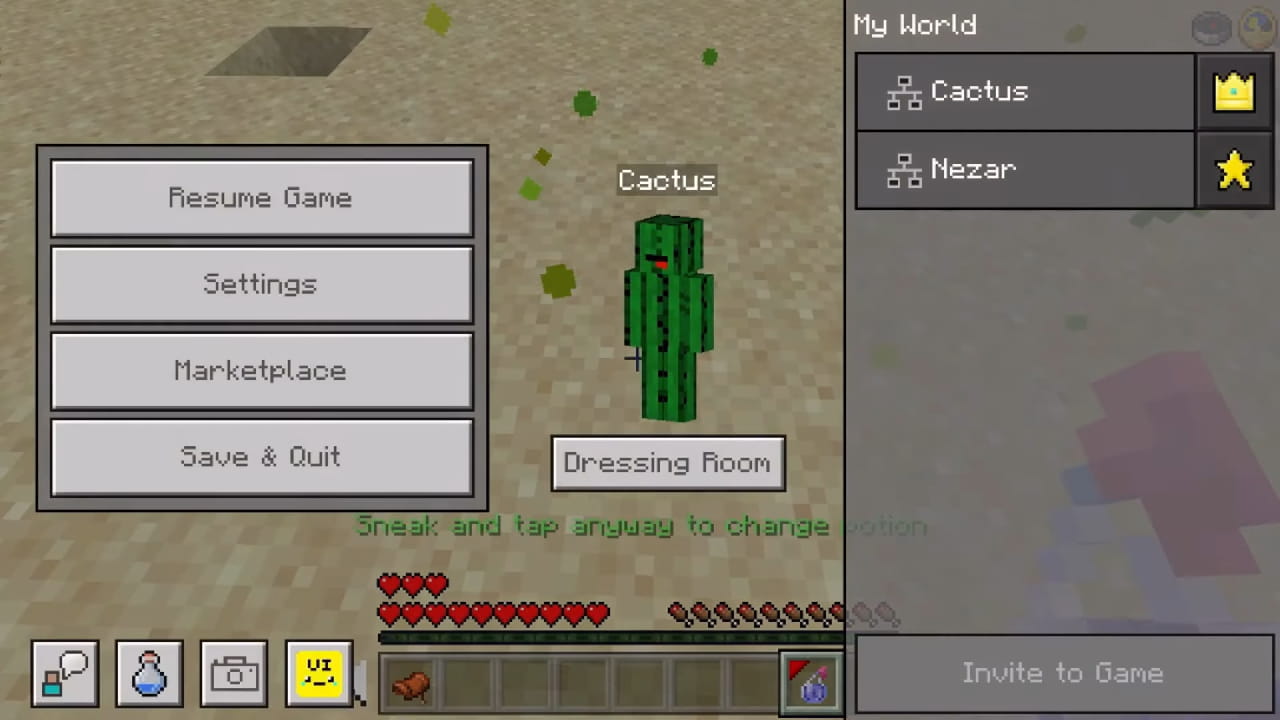Choose Save & Quit

[x=261, y=457]
